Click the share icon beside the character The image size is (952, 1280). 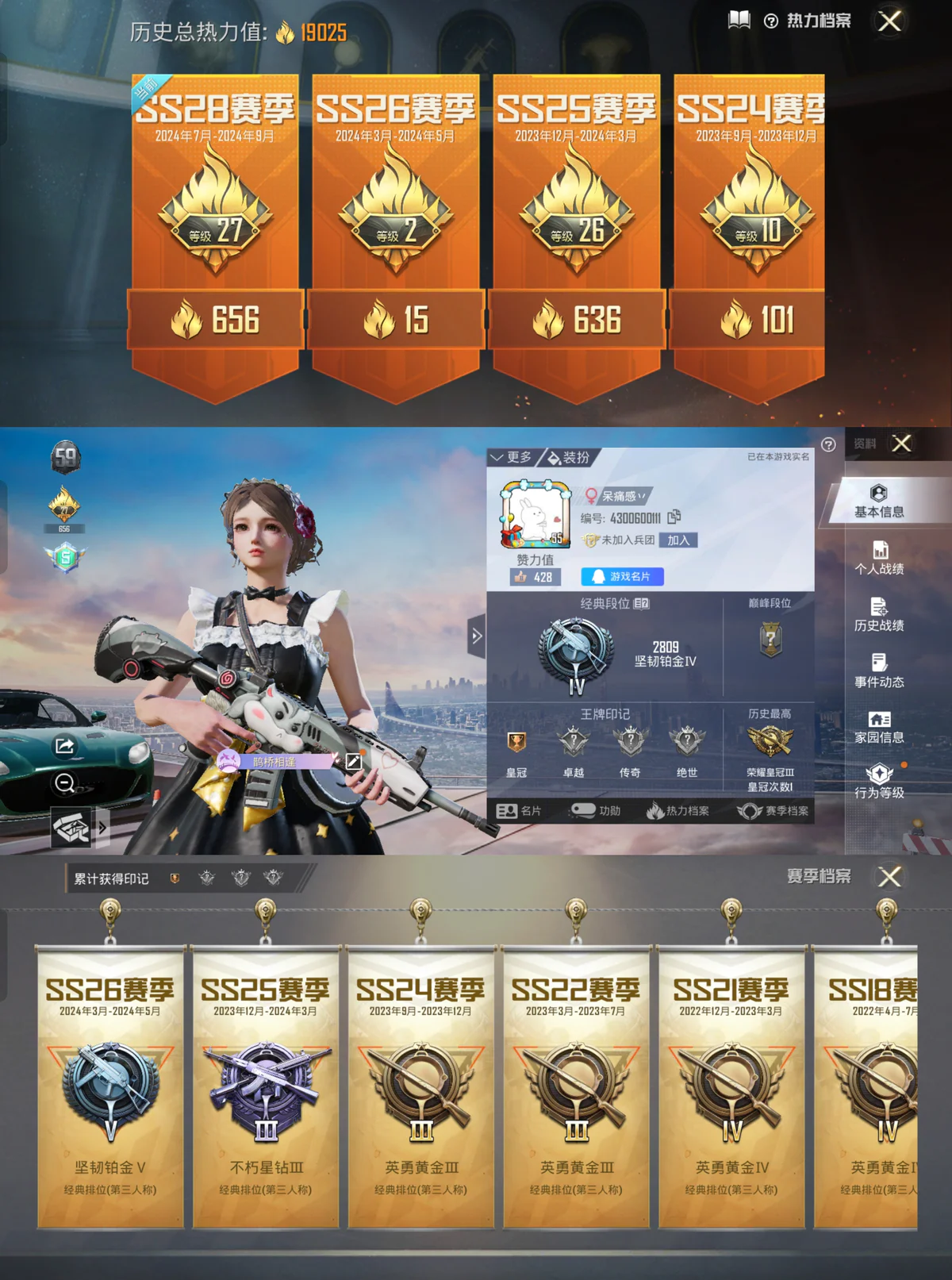click(65, 746)
